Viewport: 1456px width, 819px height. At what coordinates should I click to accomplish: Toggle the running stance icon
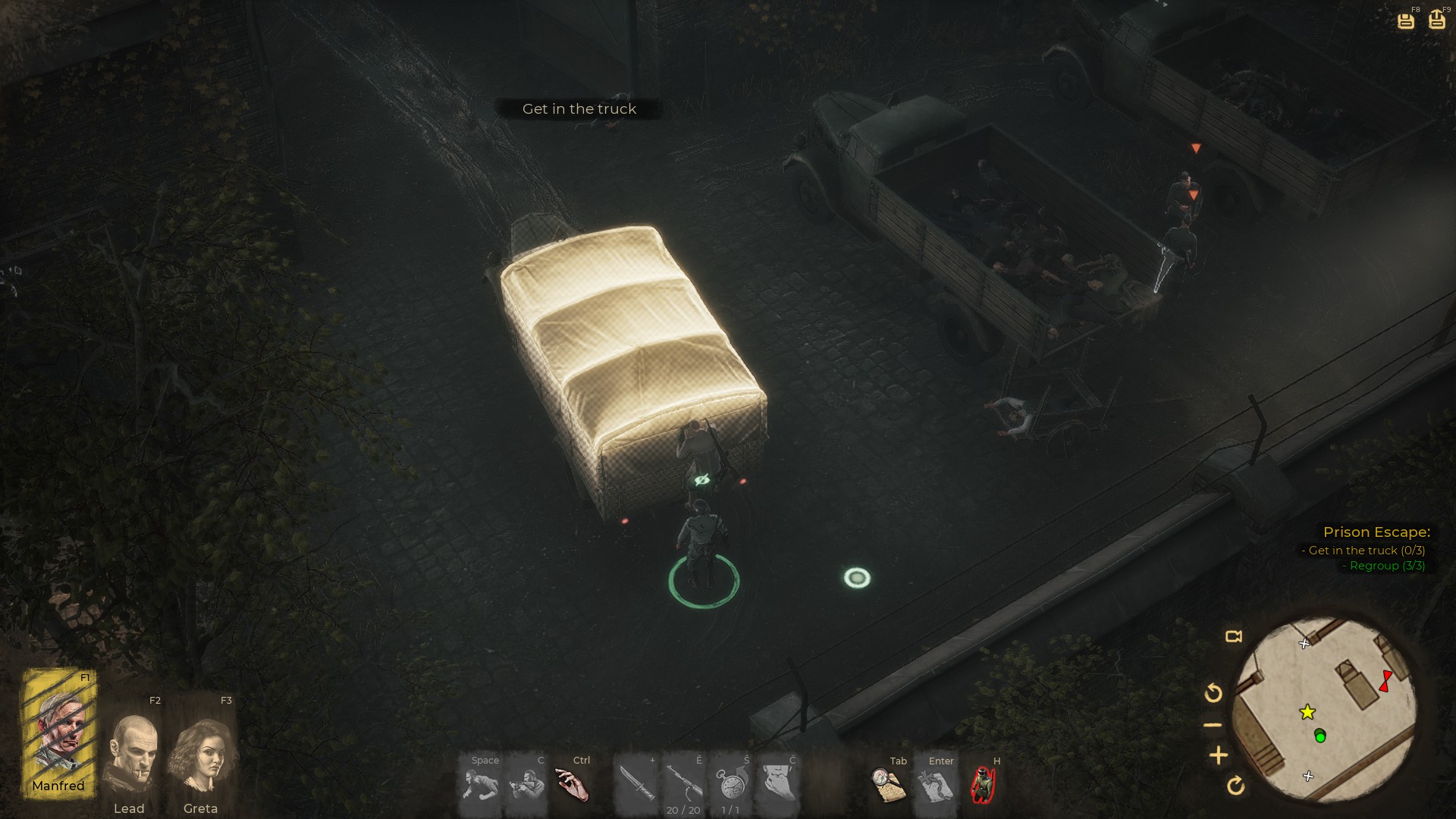coord(480,786)
